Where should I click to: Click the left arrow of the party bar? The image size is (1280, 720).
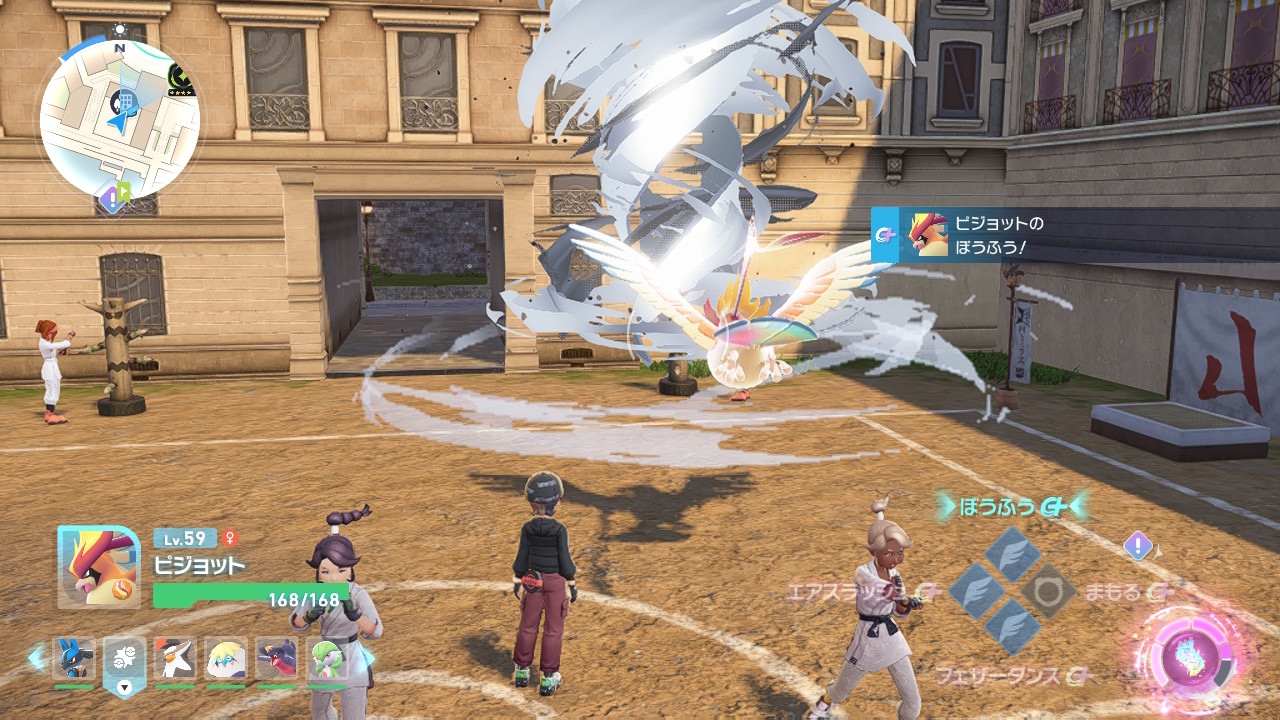pos(37,658)
